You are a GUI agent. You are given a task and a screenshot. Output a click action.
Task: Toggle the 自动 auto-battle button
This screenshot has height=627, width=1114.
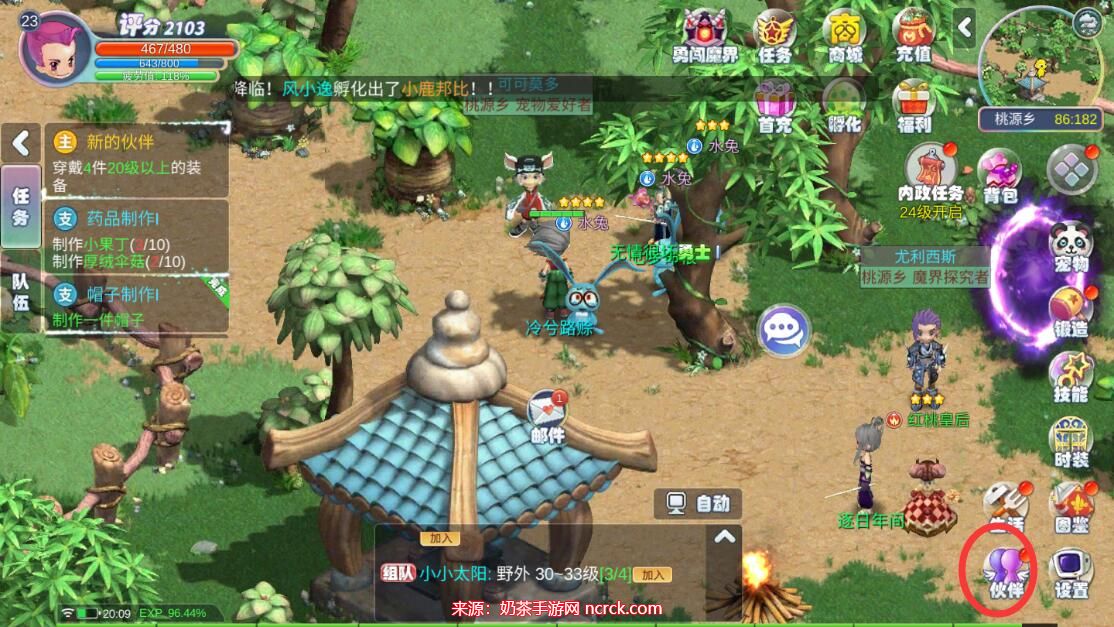pos(699,503)
